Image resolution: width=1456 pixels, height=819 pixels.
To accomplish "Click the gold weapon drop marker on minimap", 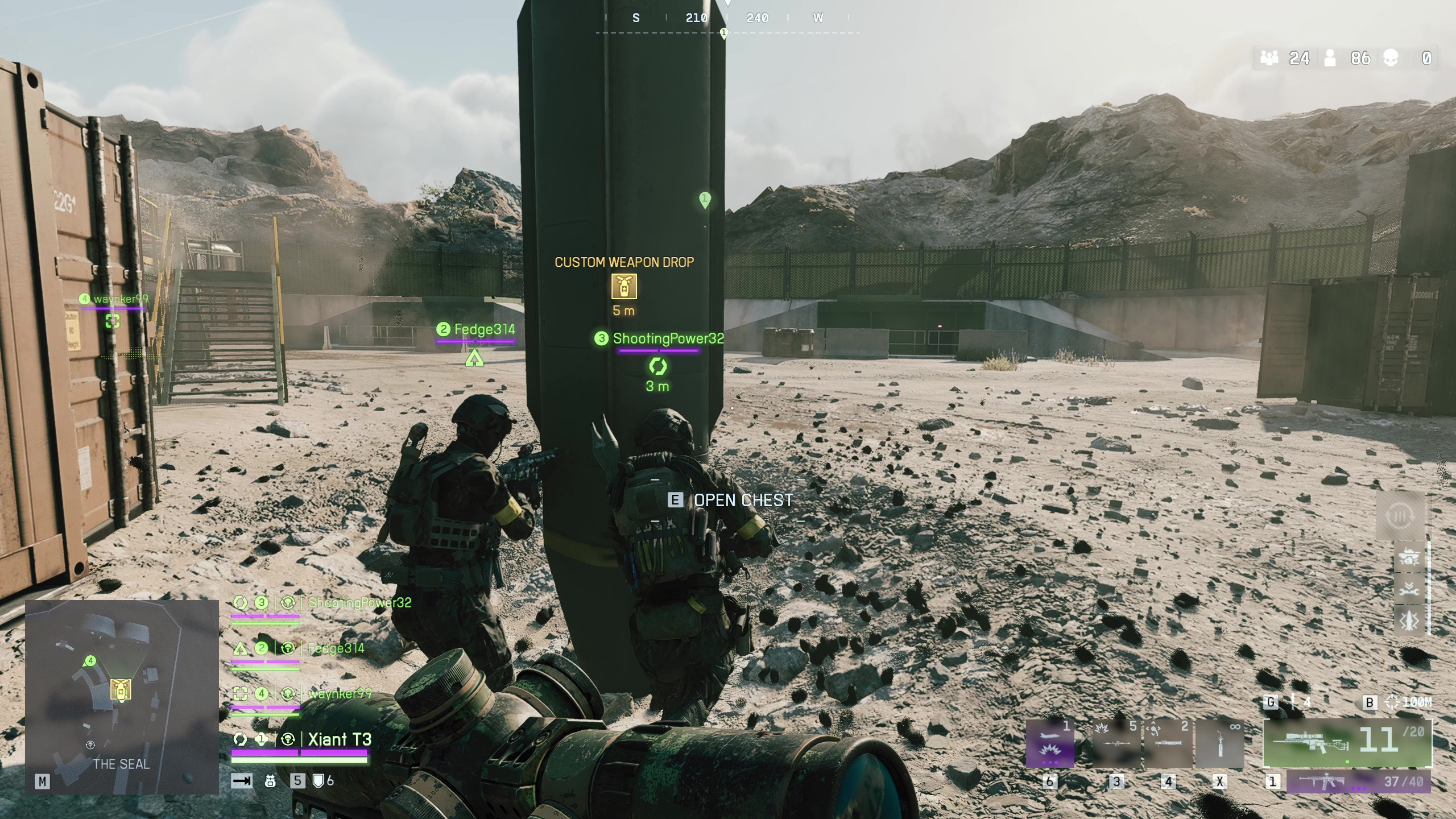I will (121, 689).
